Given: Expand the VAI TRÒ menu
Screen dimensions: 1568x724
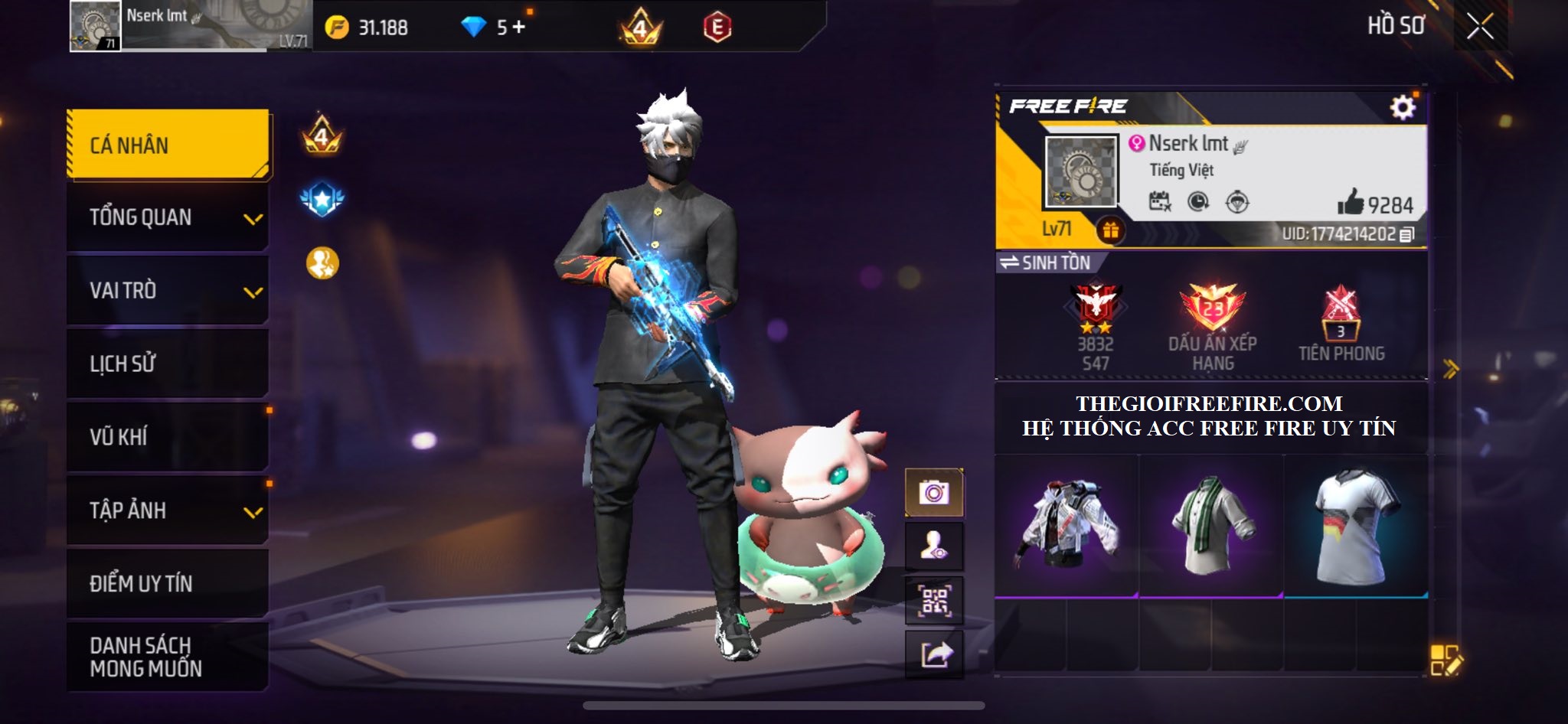Looking at the screenshot, I should click(x=168, y=291).
